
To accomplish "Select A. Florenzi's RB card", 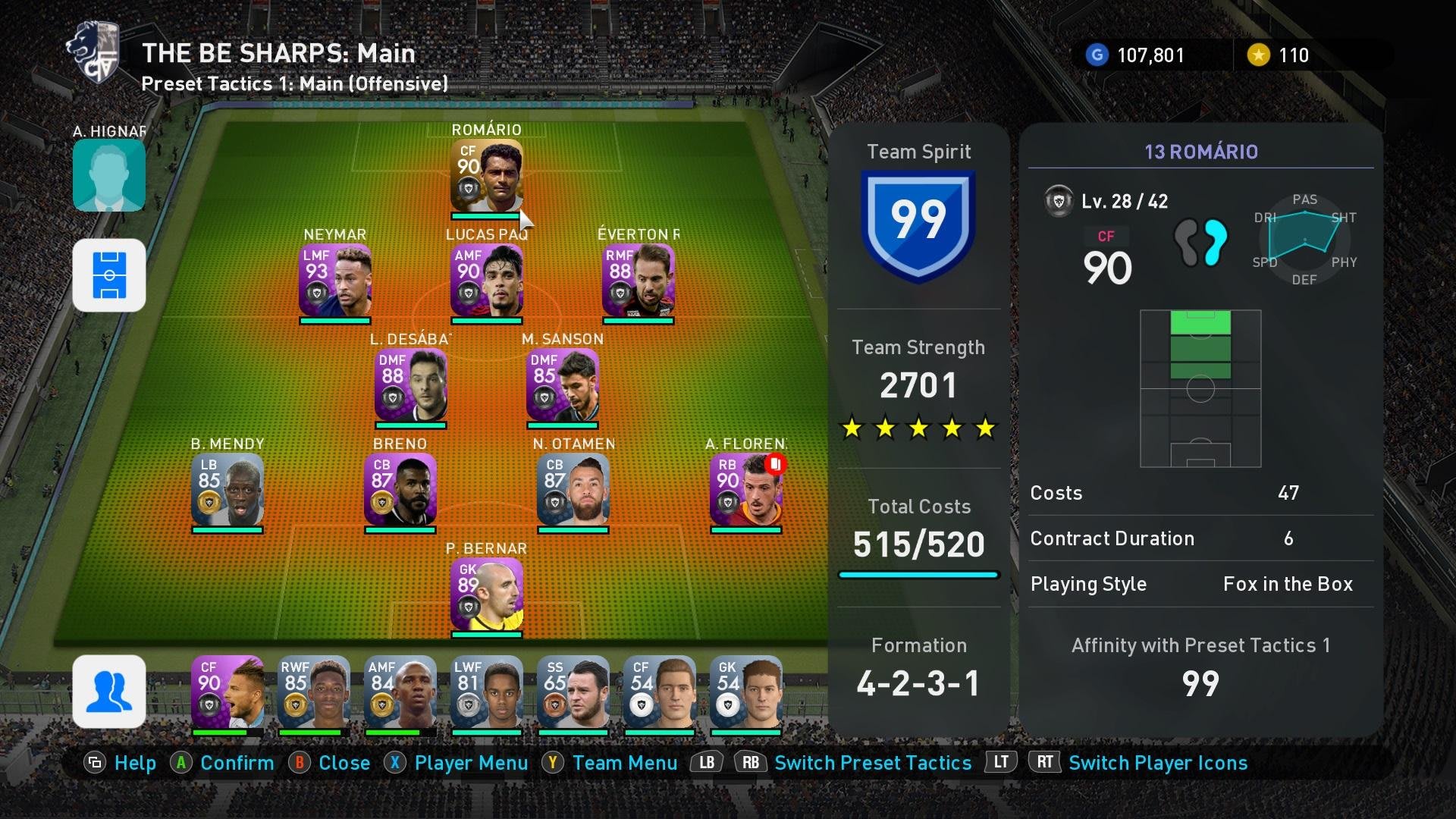I will tap(745, 489).
